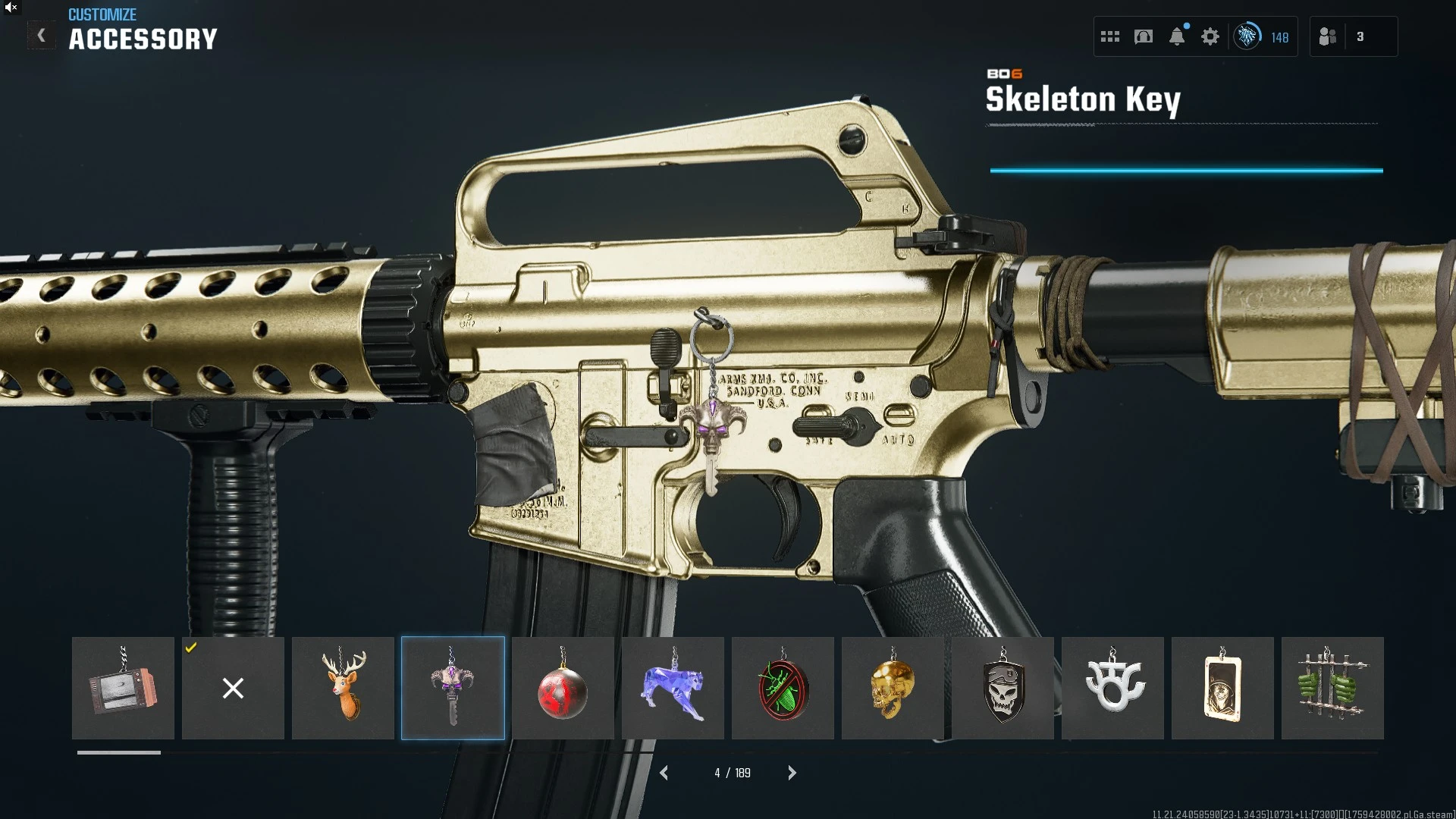Open the grid menu icon

pos(1110,36)
